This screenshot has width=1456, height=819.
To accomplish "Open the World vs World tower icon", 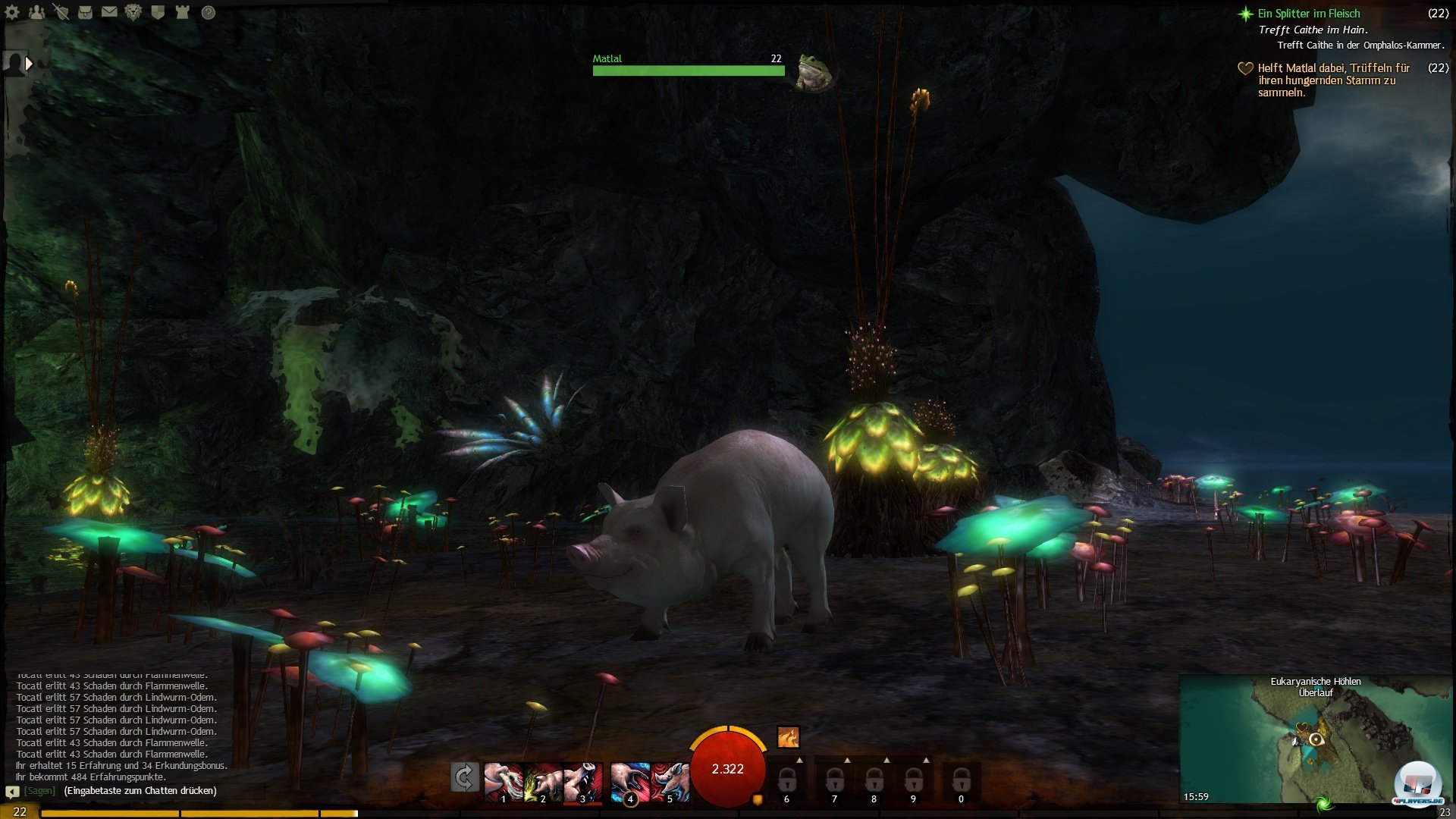I will click(182, 12).
